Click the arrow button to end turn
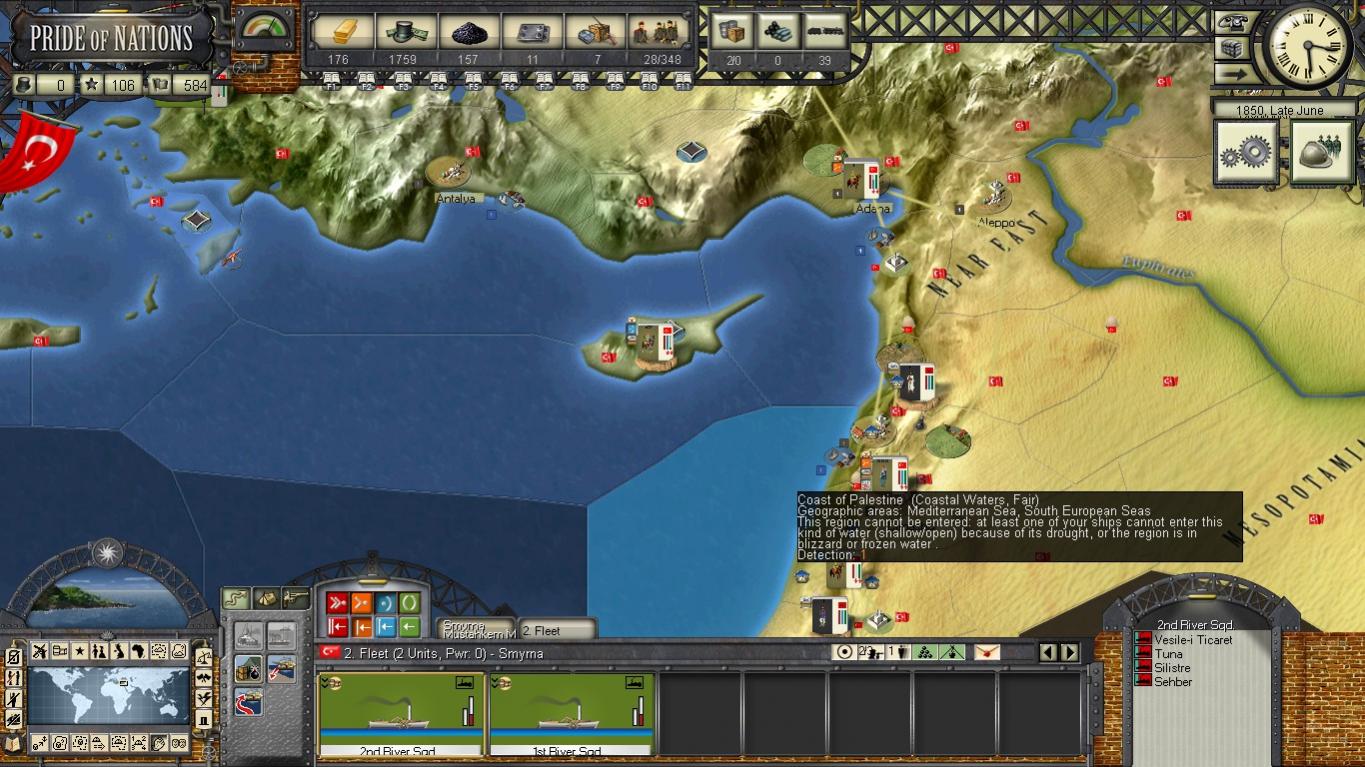The height and width of the screenshot is (767, 1365). [1237, 73]
